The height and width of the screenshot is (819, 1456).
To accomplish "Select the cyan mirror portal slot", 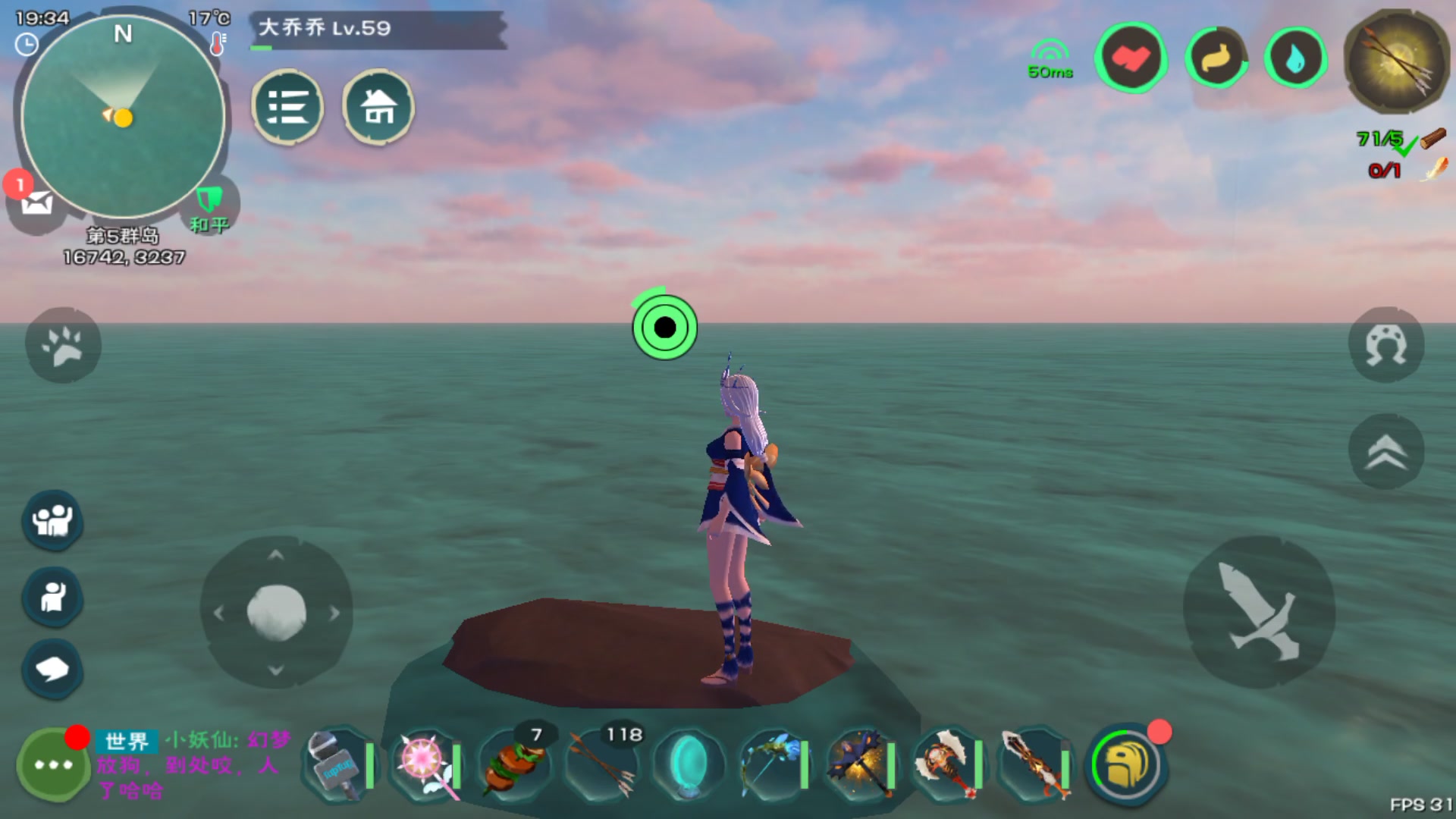I will click(x=689, y=764).
